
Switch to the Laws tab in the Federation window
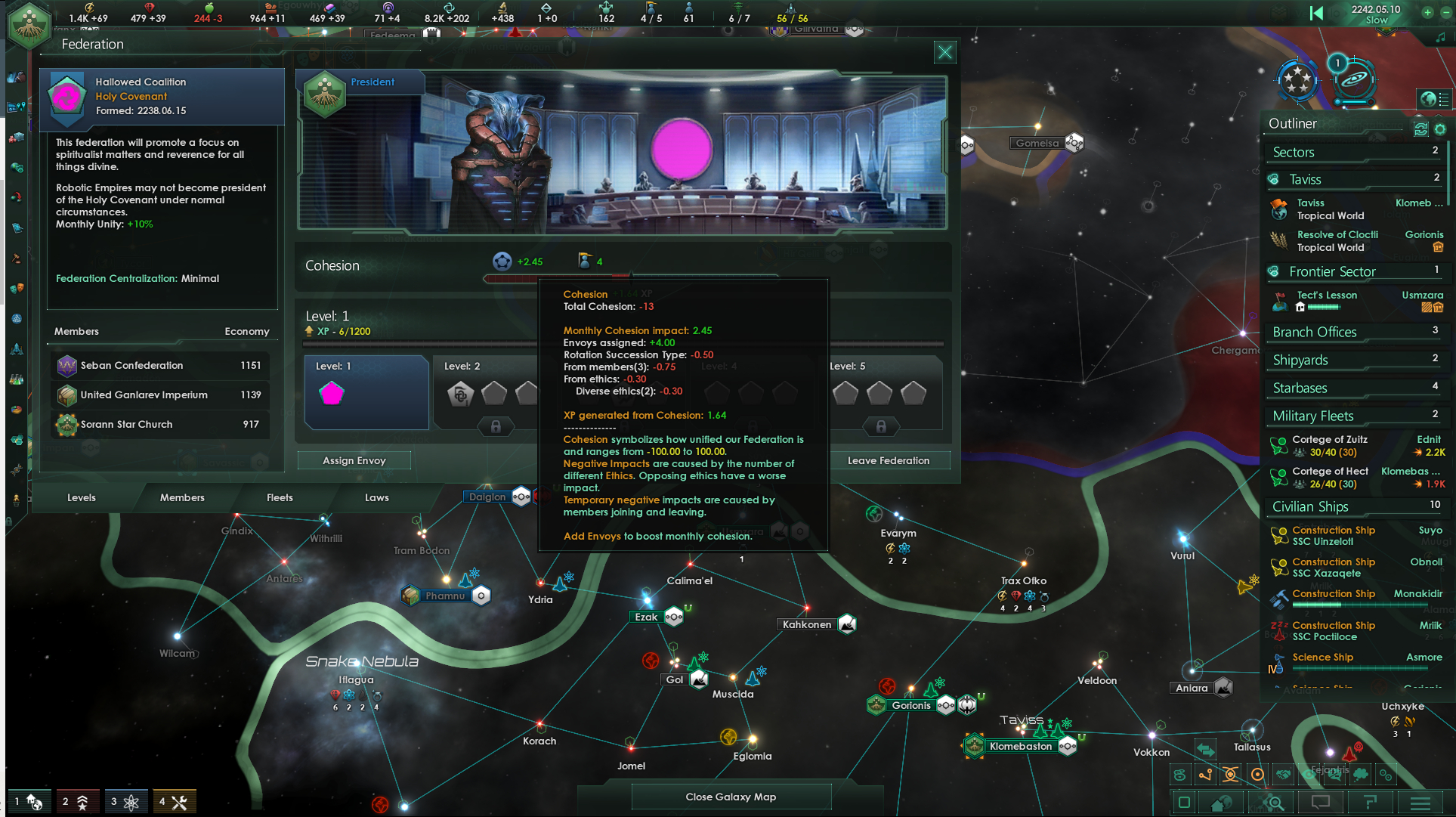377,497
